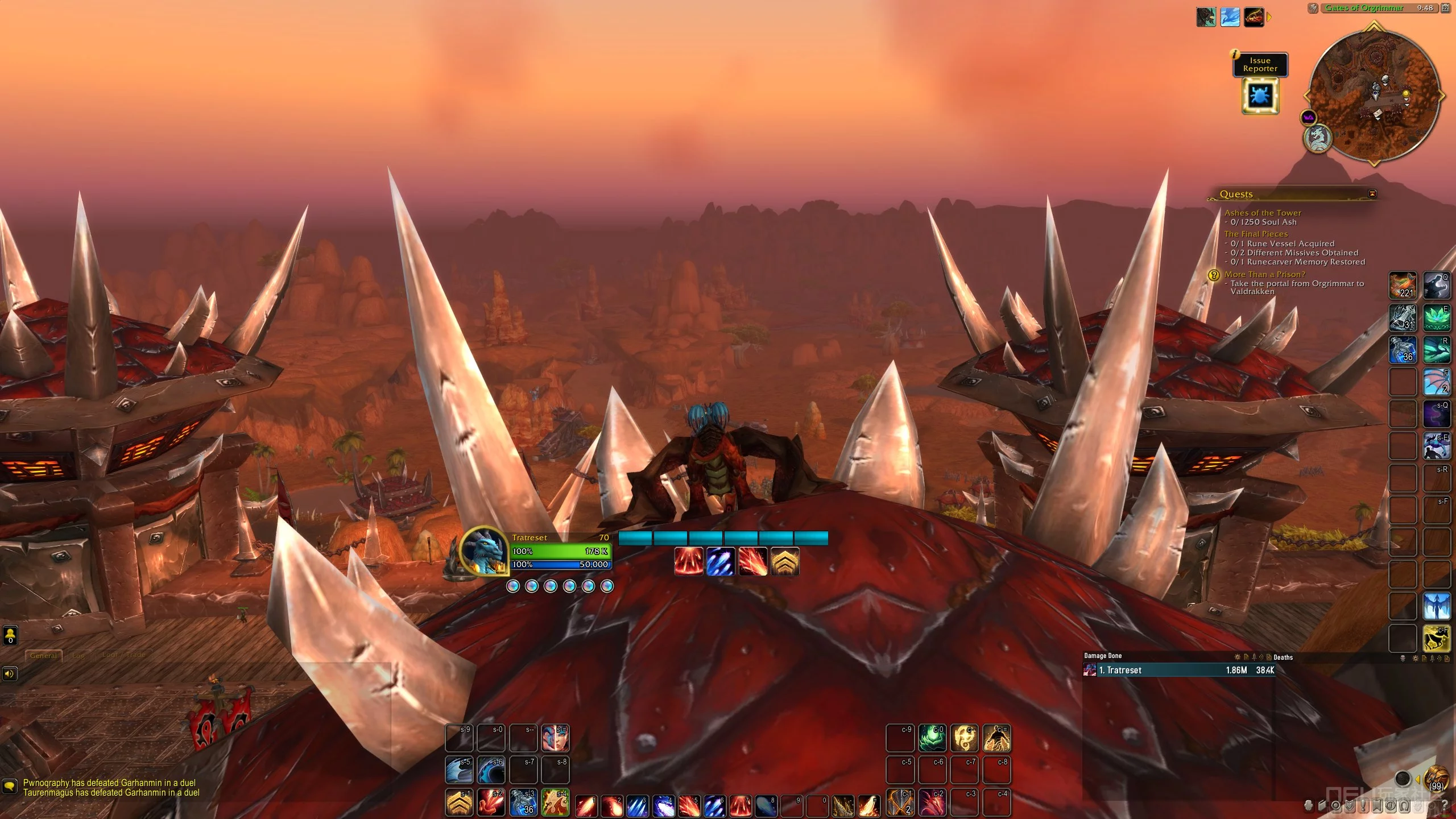Select Tratreset's row in the damage meter
The height and width of the screenshot is (819, 1456).
1178,671
